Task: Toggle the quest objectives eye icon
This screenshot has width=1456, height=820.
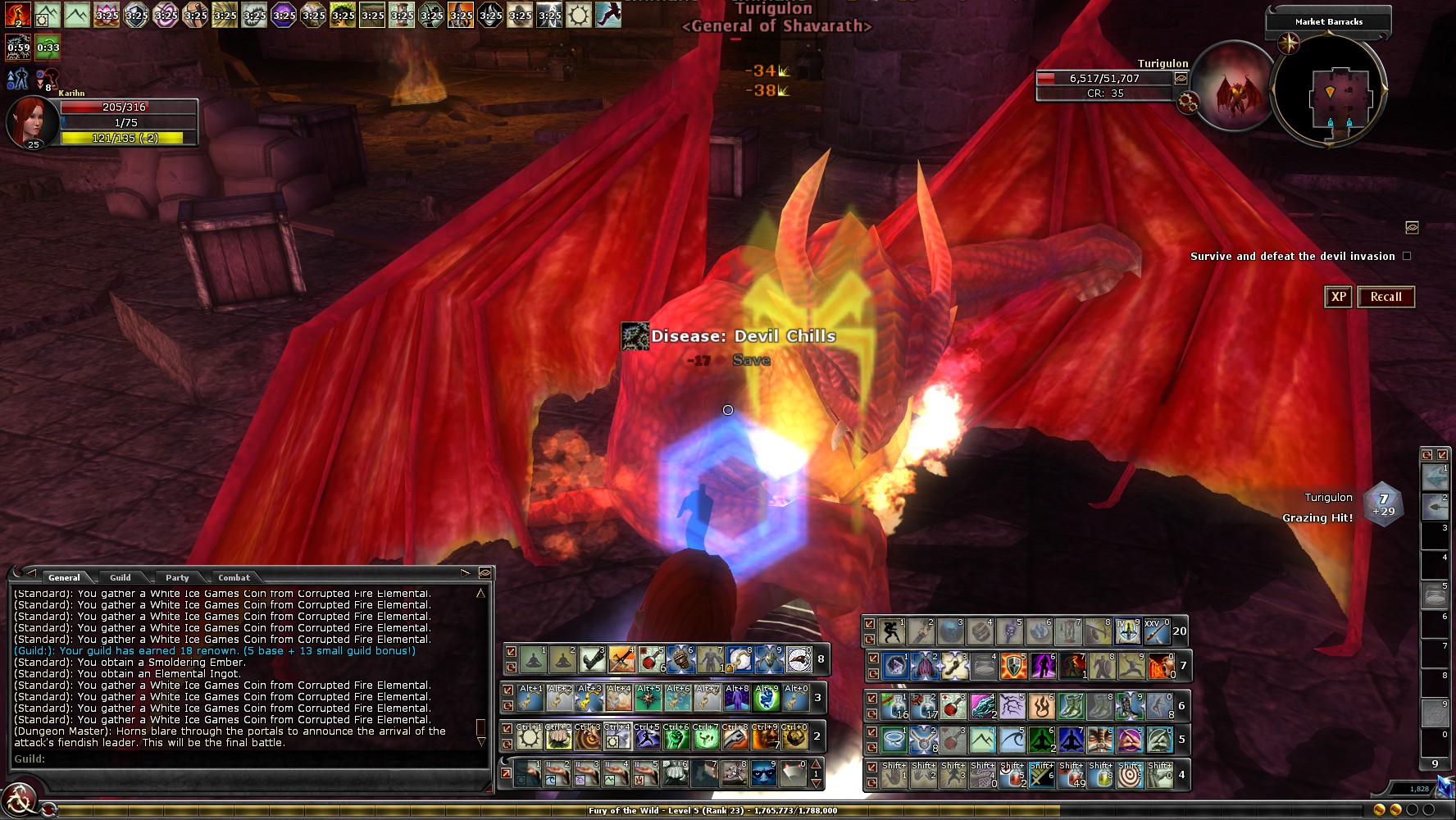Action: pos(1412,227)
